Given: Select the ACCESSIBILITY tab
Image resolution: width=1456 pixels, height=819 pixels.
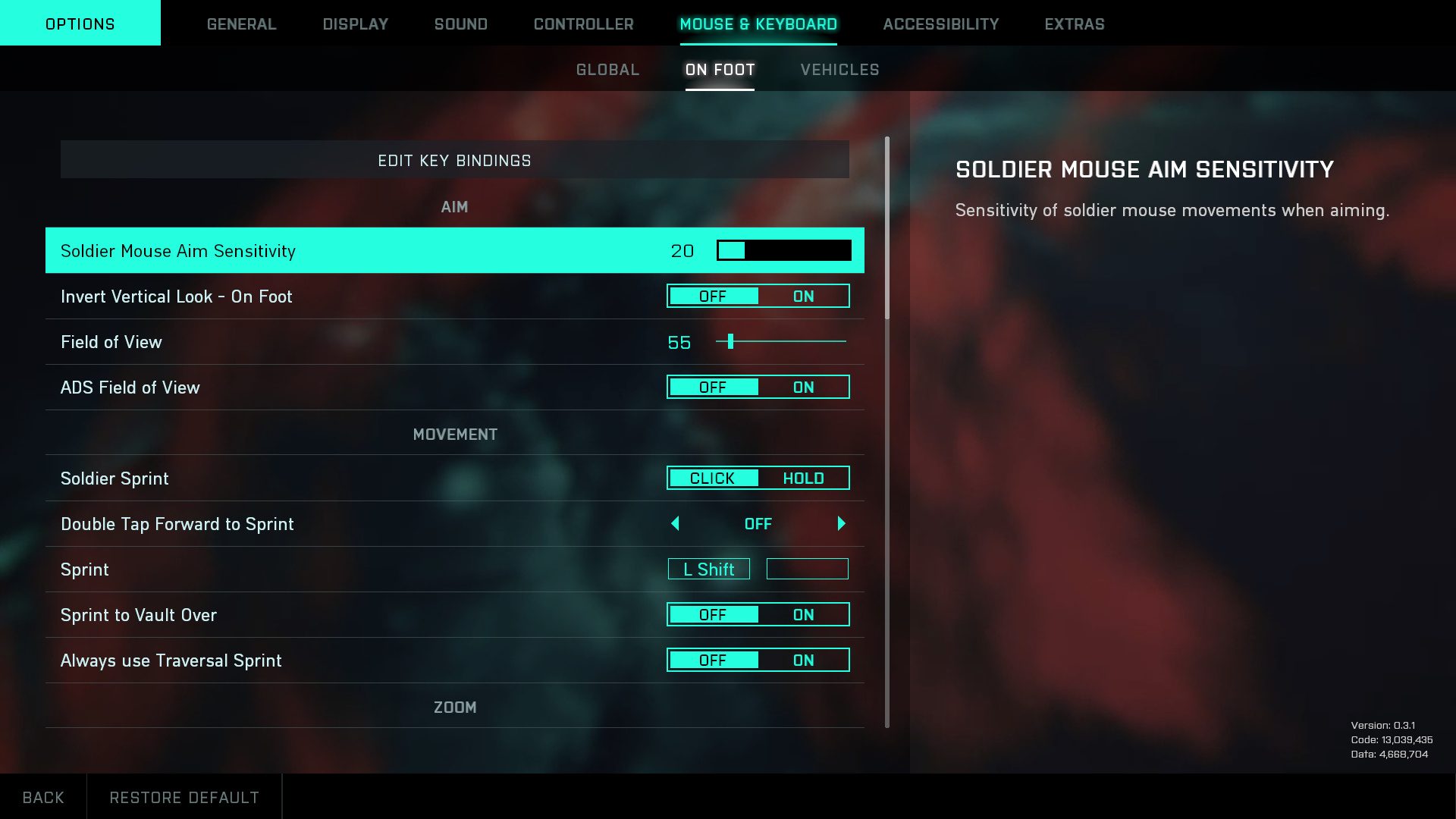Looking at the screenshot, I should tap(940, 24).
